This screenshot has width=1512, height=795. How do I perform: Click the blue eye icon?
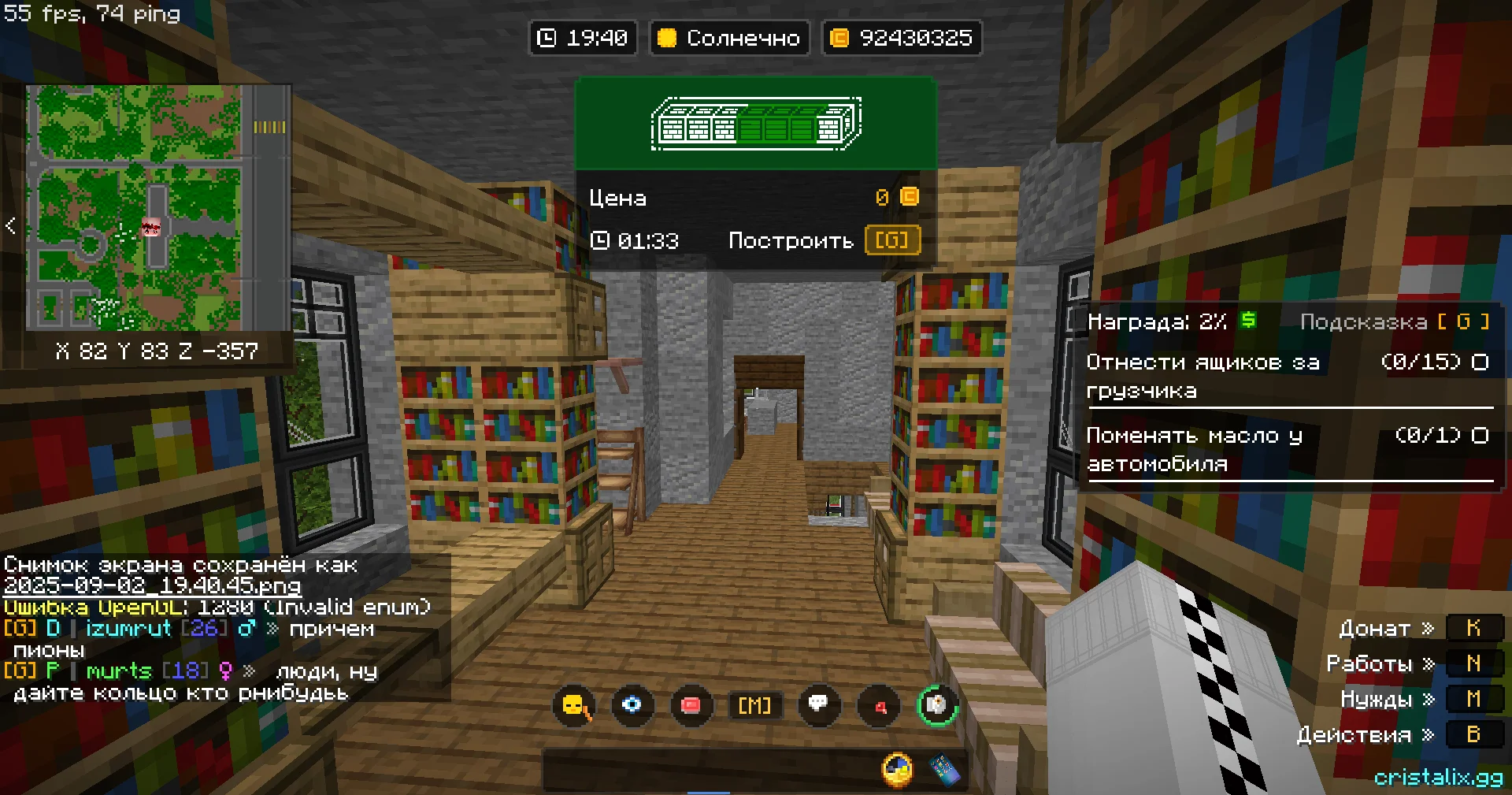pos(632,704)
